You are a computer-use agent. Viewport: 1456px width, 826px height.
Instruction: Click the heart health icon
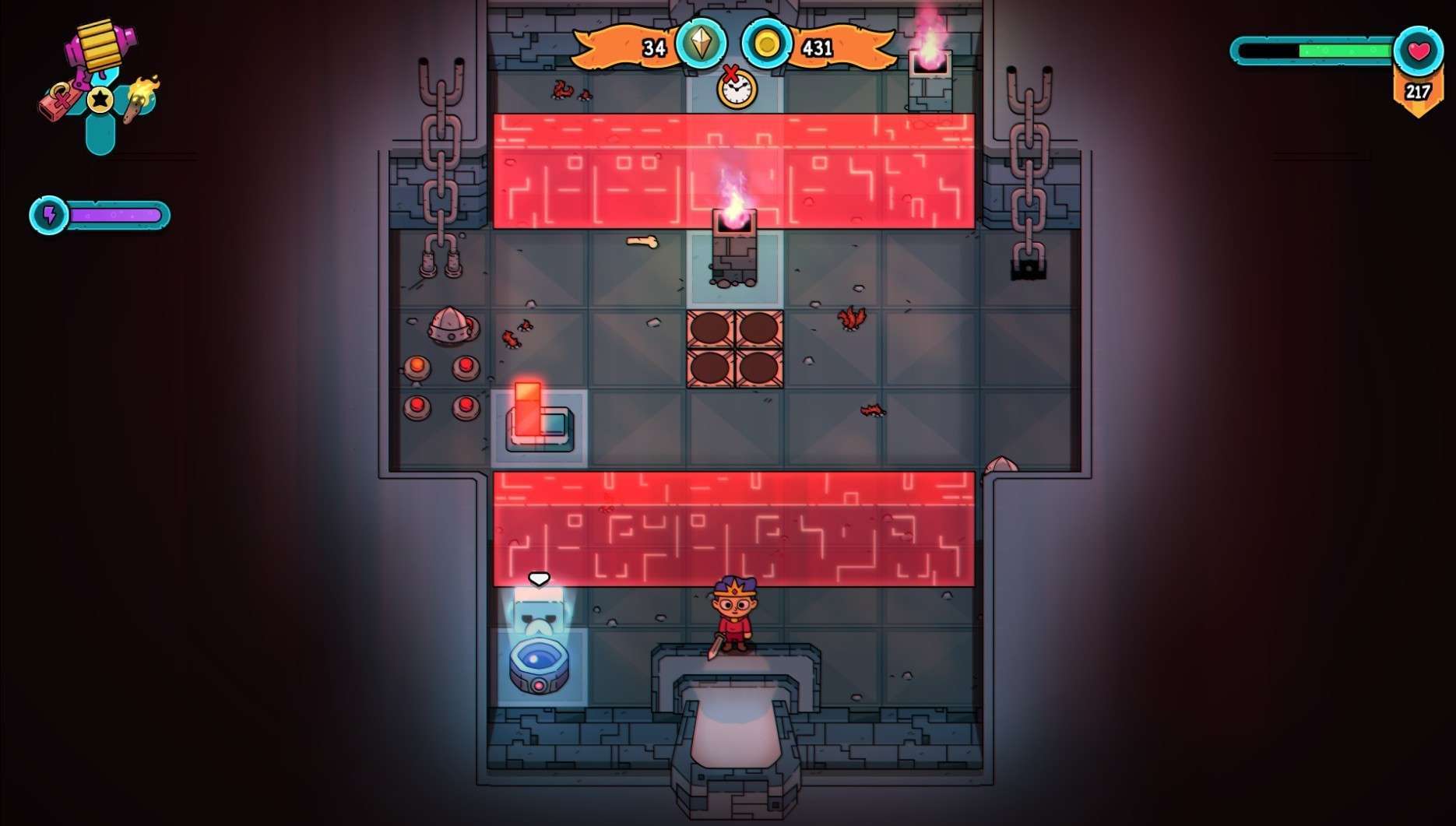coord(1418,51)
